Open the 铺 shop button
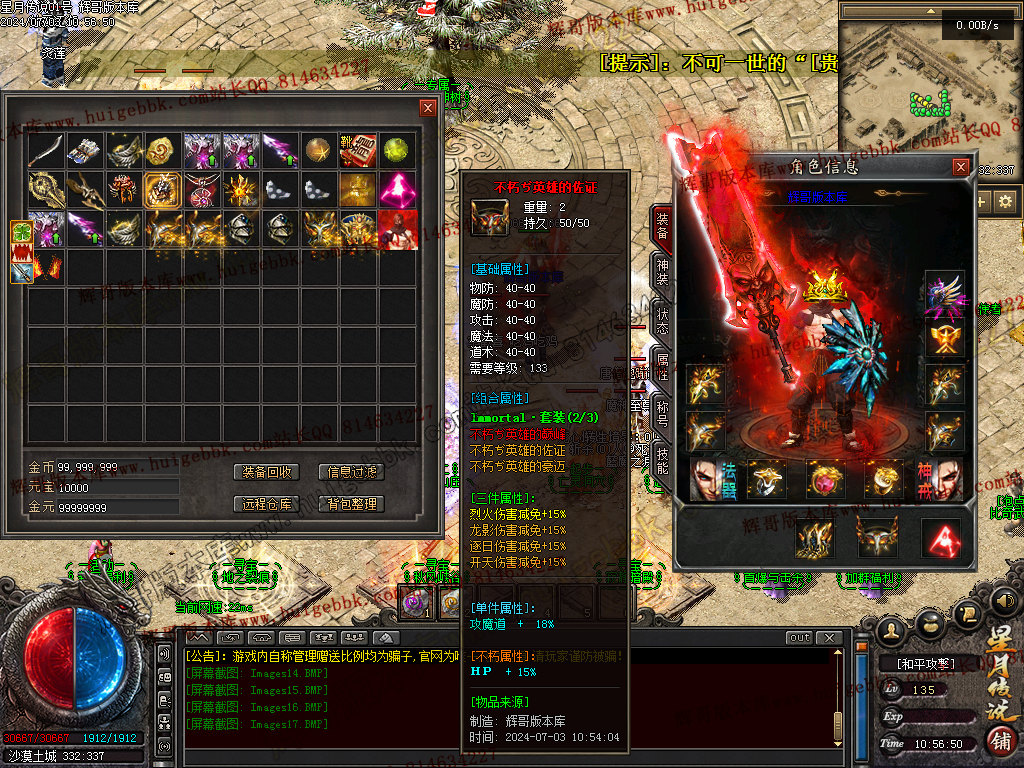 point(999,742)
